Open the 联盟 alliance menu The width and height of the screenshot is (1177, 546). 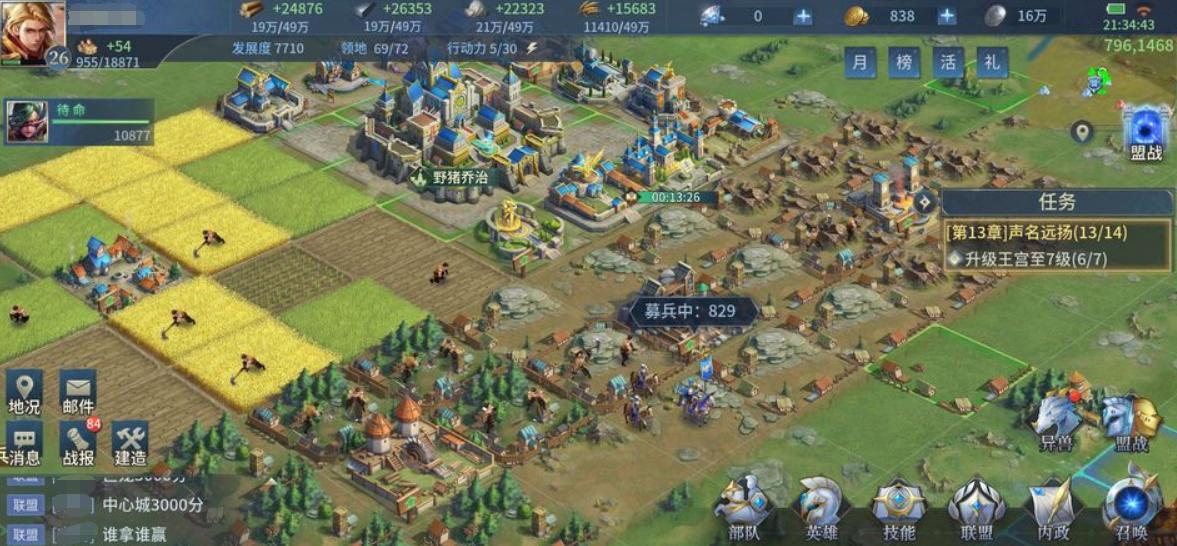coord(976,510)
